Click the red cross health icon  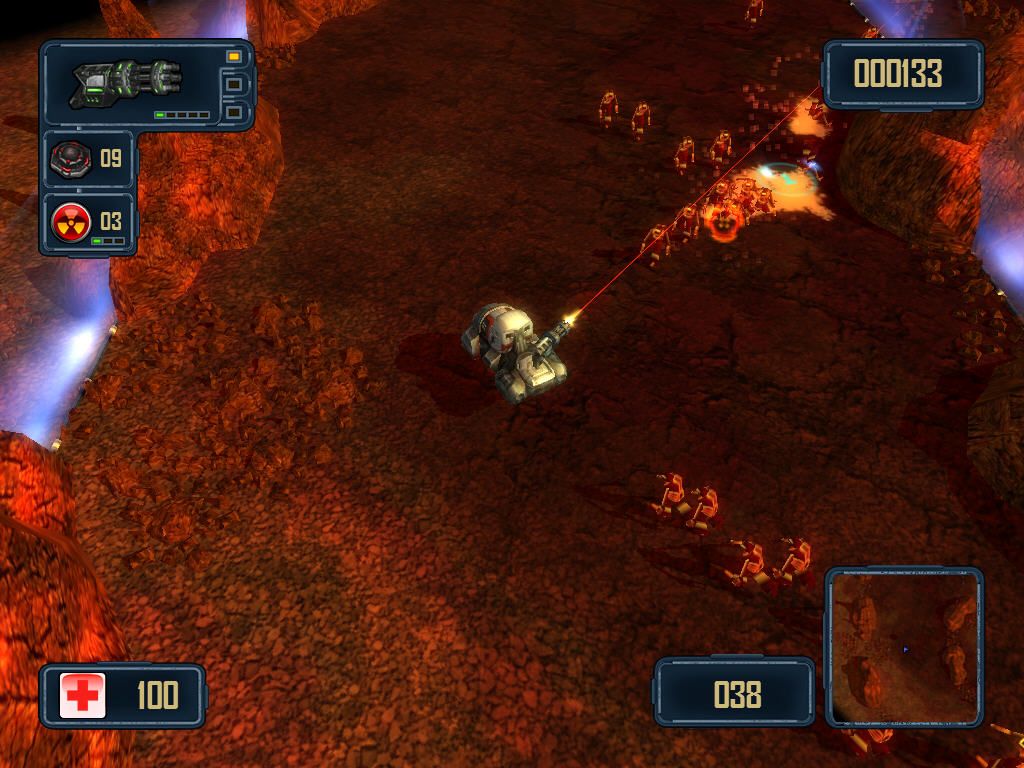[x=82, y=695]
